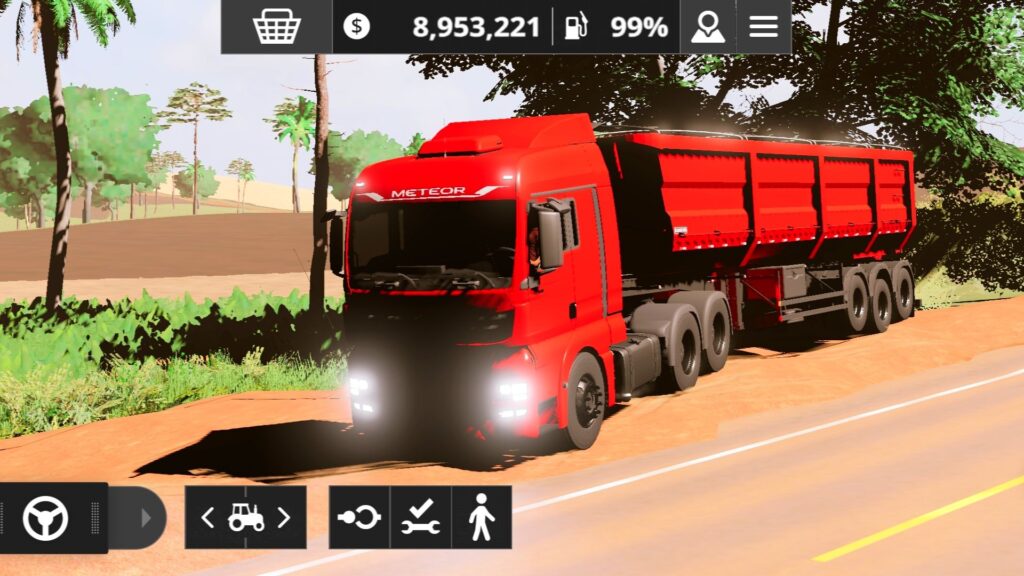Expand the steering panel arrow
Viewport: 1024px width, 576px height.
146,518
